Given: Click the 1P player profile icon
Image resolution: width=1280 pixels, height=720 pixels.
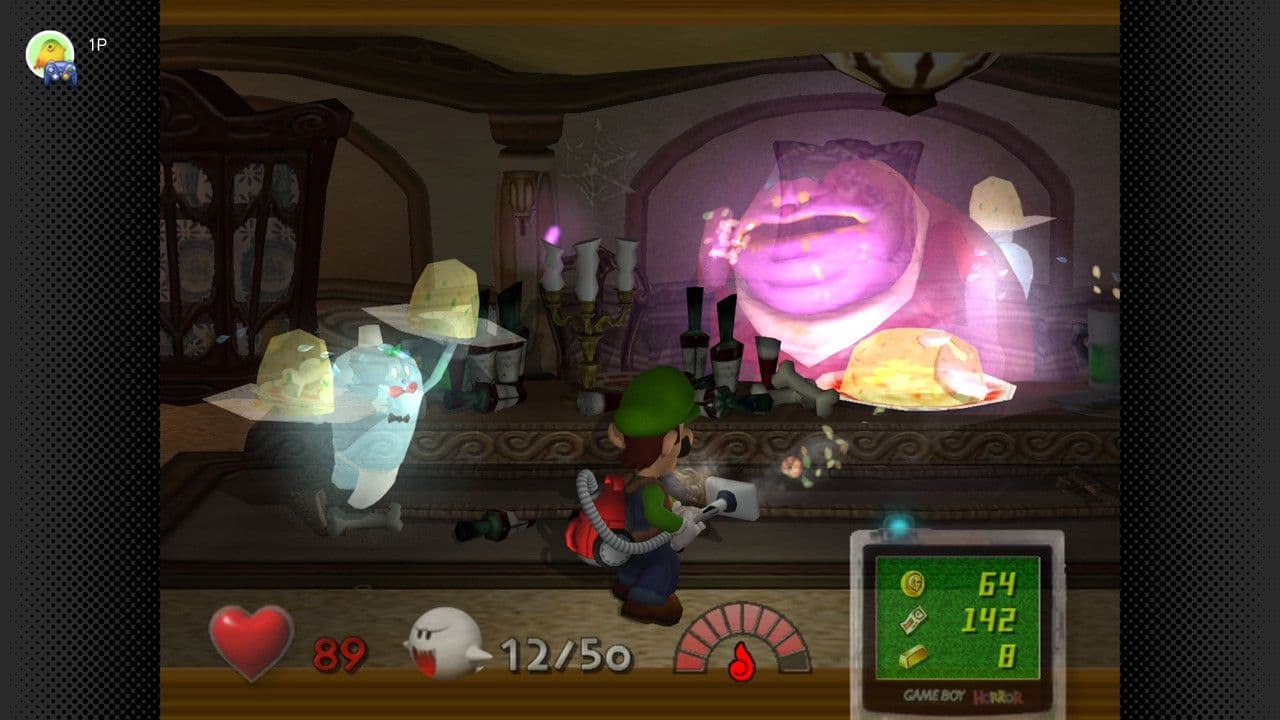Looking at the screenshot, I should pyautogui.click(x=50, y=57).
